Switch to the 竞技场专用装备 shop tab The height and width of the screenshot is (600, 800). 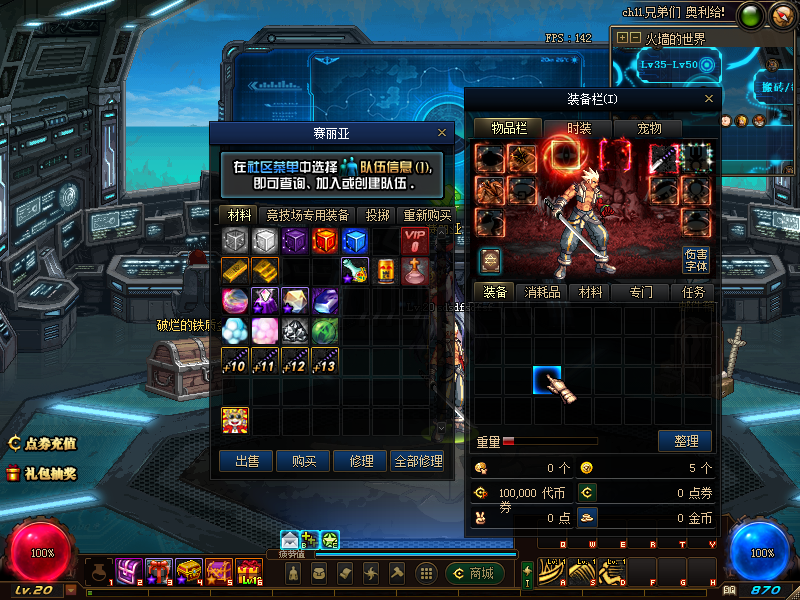(x=307, y=215)
